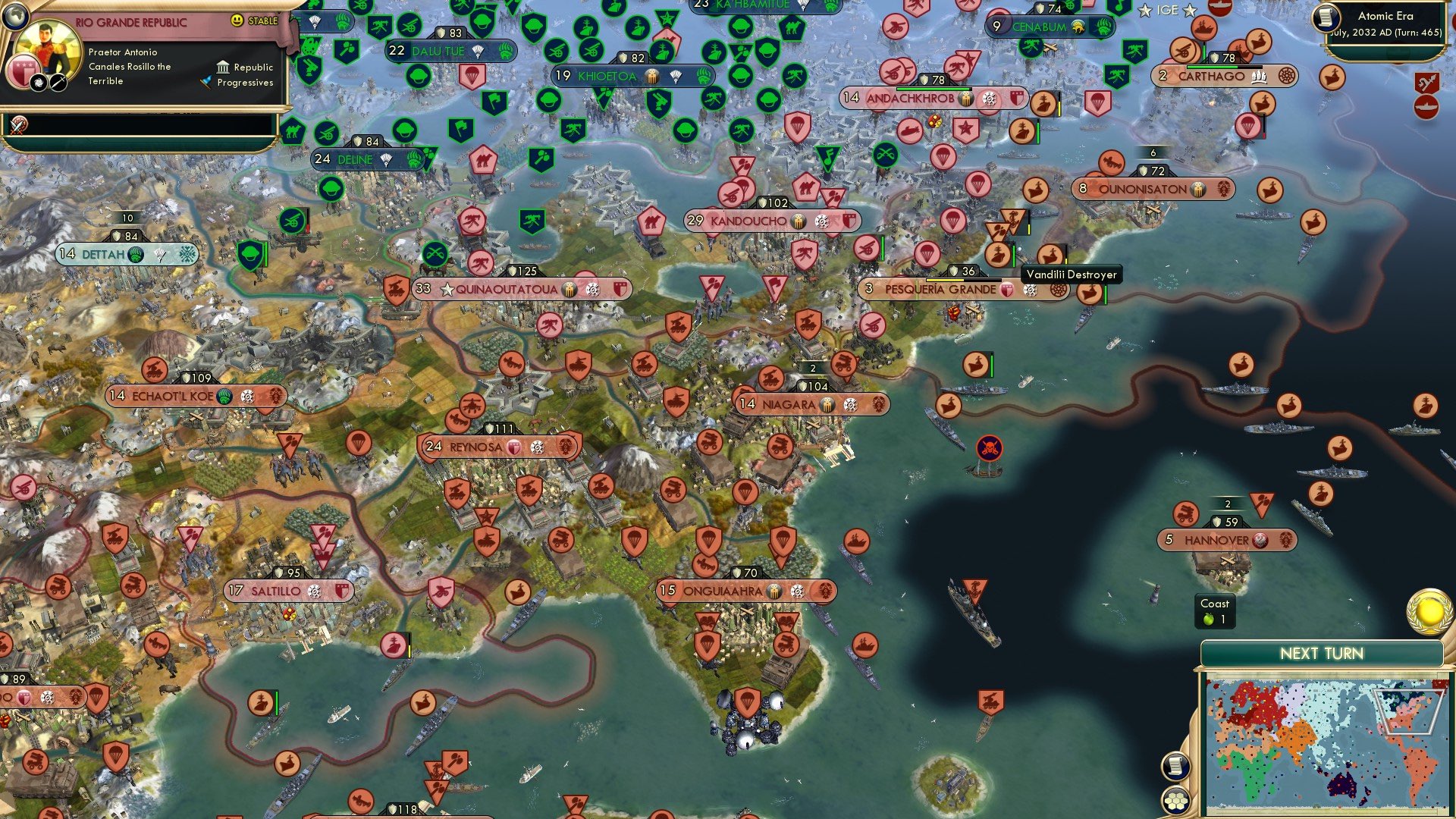Open the crossed-swords combat log entry
The width and height of the screenshot is (1456, 819).
(x=18, y=125)
